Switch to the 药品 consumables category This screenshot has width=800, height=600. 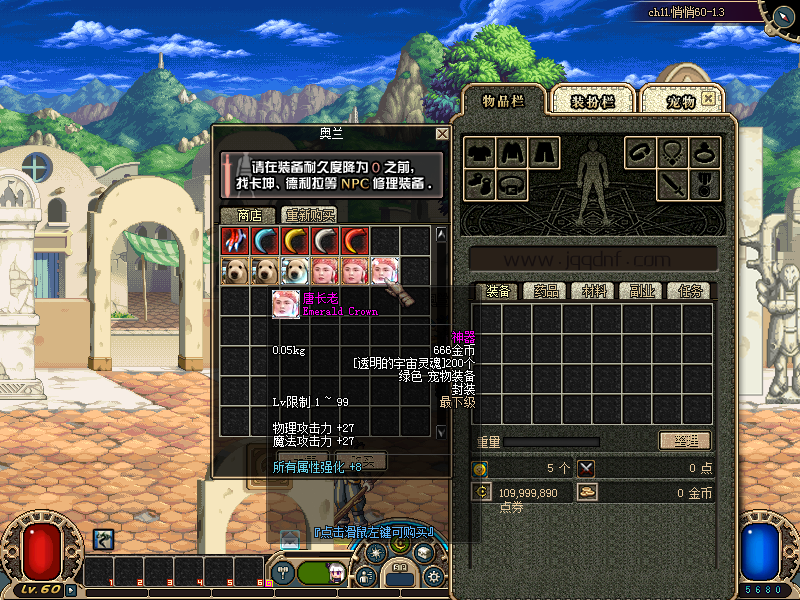545,292
